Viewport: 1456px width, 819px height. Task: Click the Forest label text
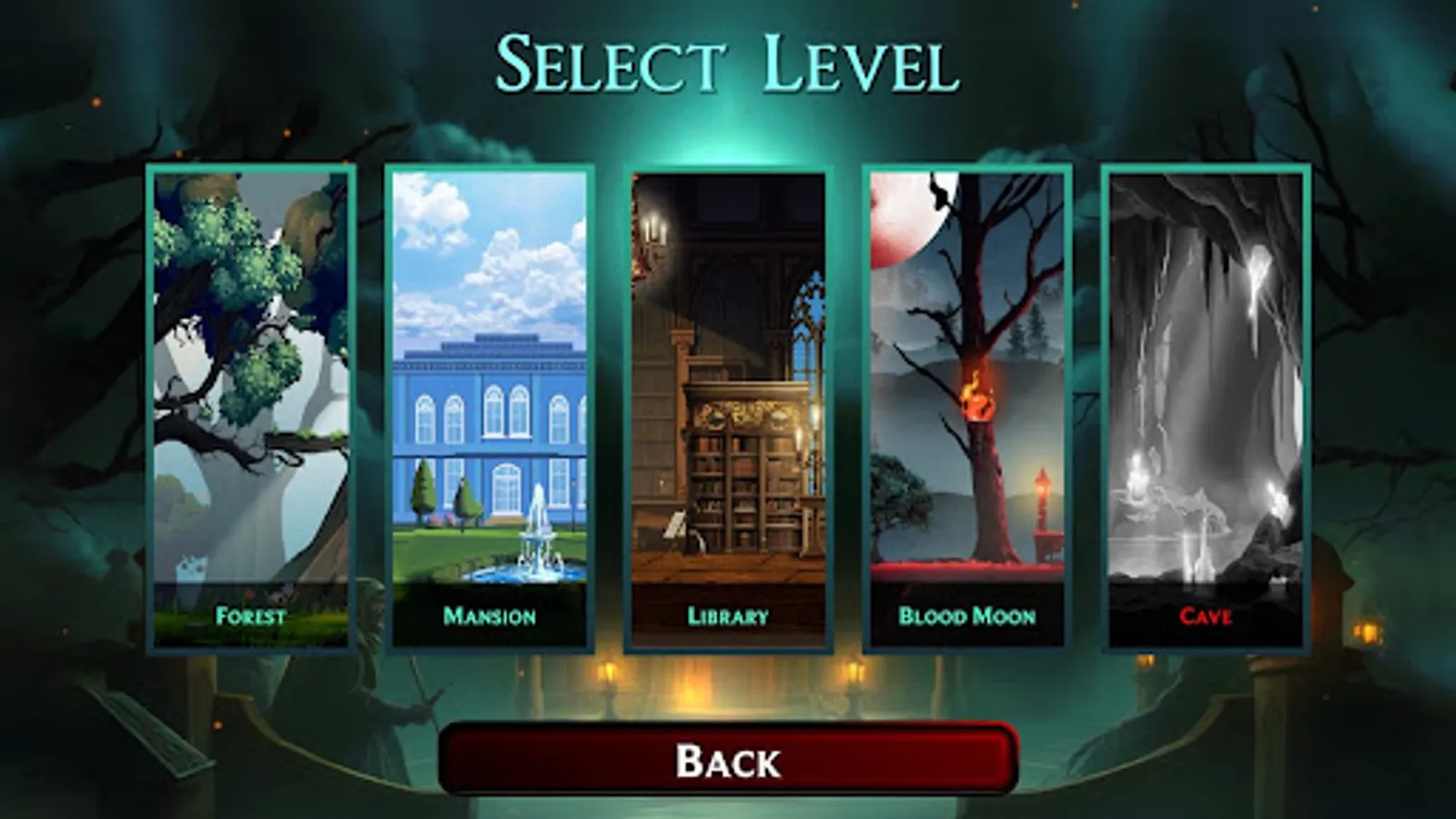pyautogui.click(x=250, y=616)
